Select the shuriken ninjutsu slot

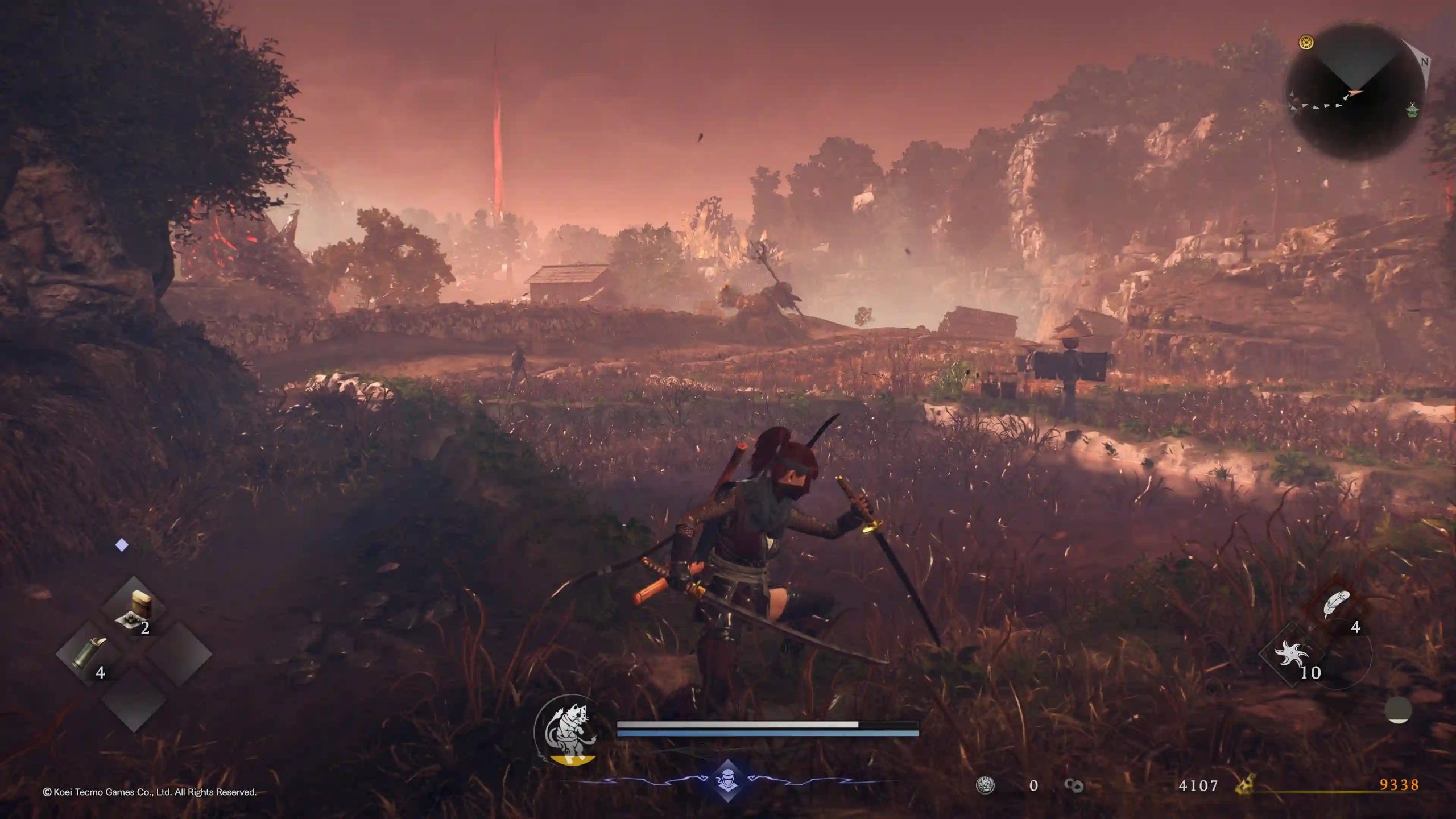click(1291, 655)
